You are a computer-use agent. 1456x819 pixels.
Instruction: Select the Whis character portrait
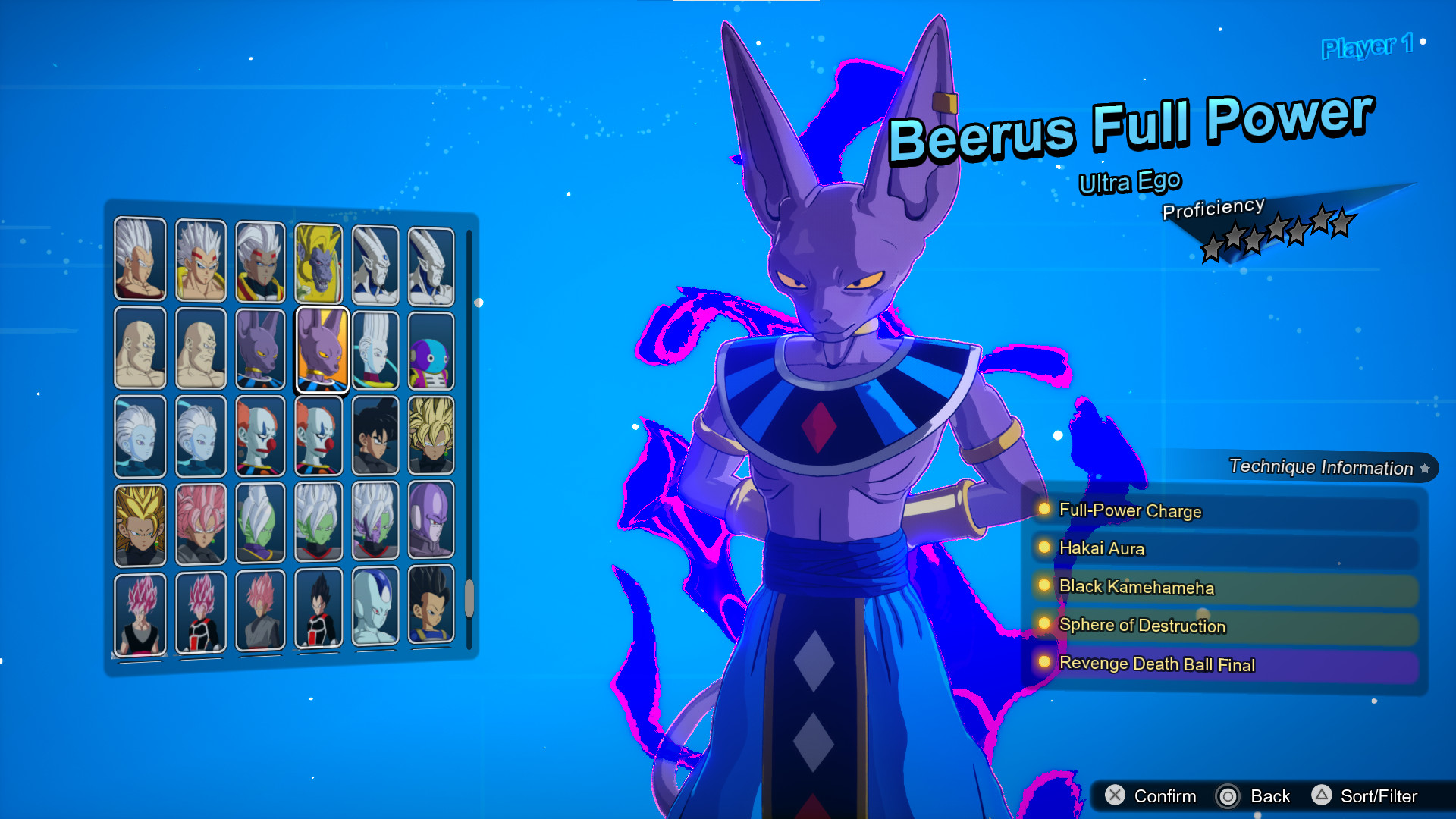(x=375, y=348)
